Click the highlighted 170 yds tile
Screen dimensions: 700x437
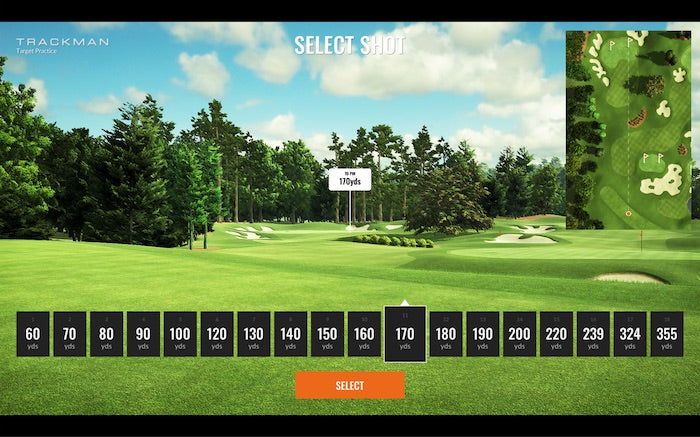click(404, 334)
